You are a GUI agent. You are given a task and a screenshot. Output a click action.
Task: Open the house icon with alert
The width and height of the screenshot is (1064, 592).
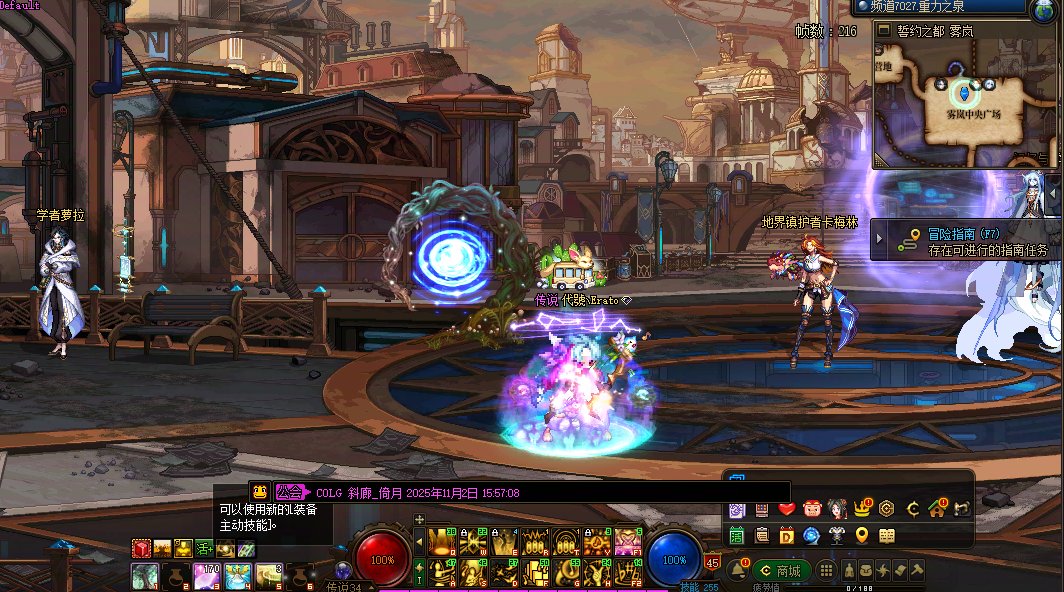pos(937,509)
